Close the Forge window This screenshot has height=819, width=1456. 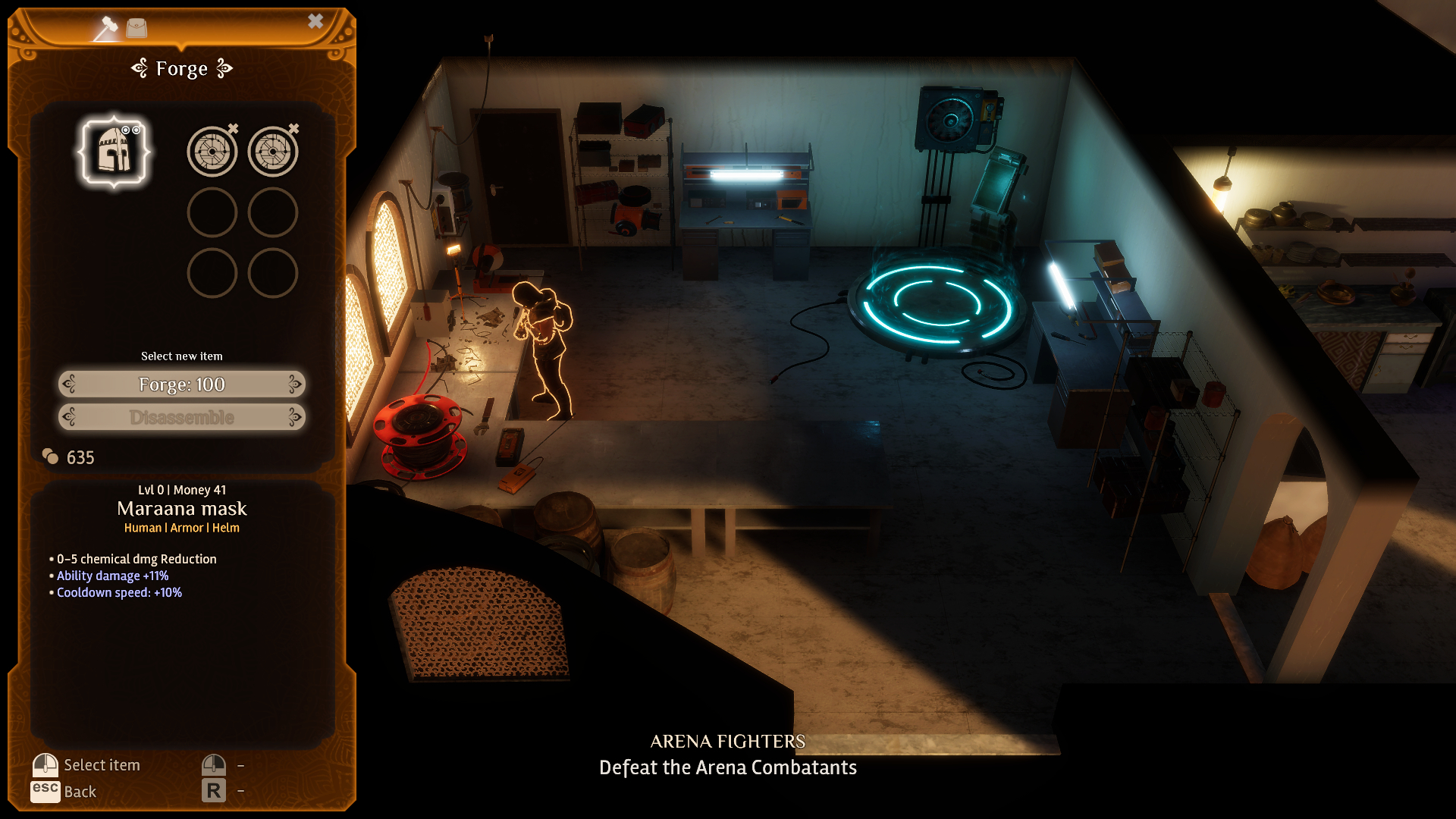(x=316, y=20)
